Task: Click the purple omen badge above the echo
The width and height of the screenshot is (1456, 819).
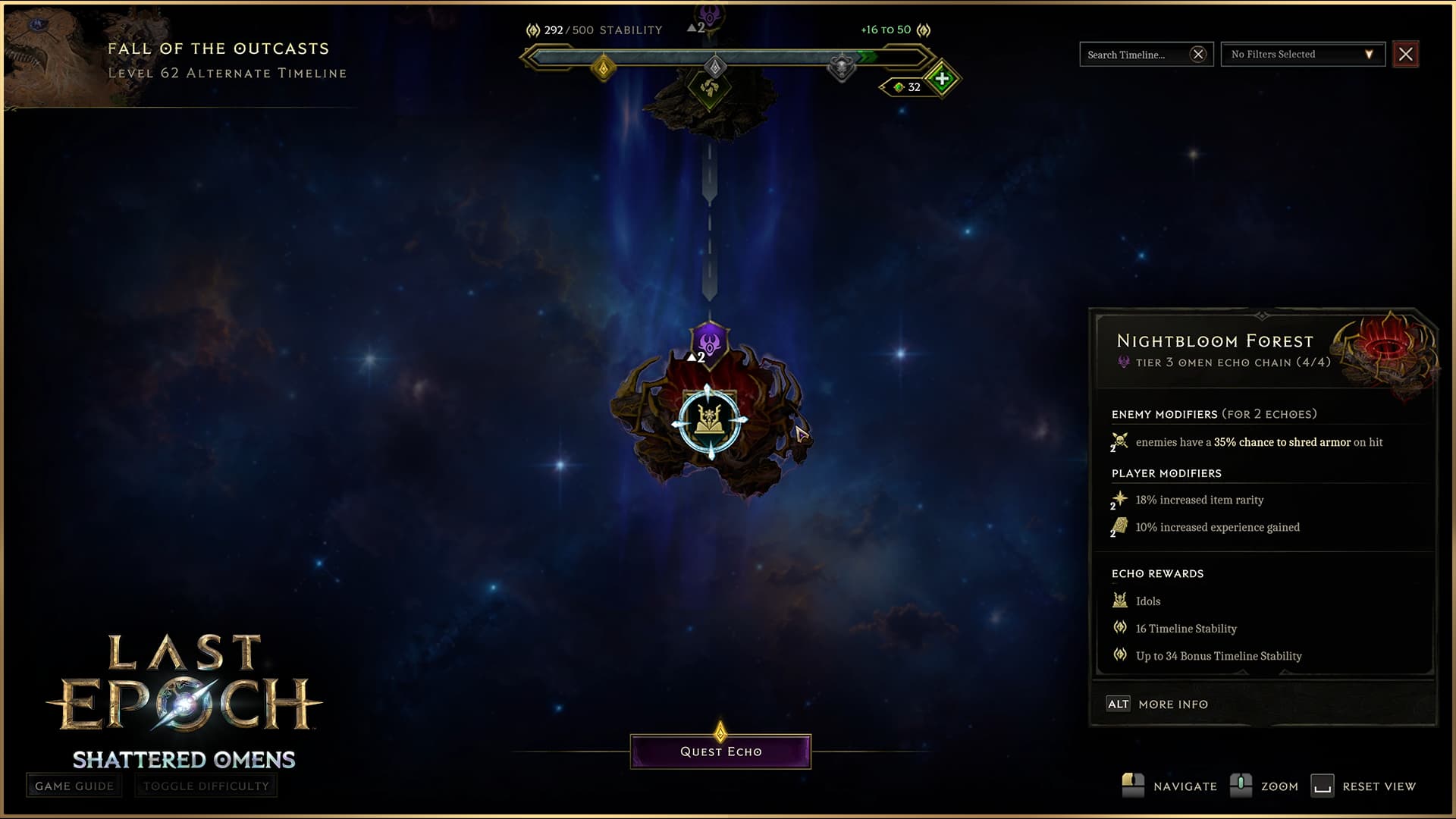Action: coord(710,342)
